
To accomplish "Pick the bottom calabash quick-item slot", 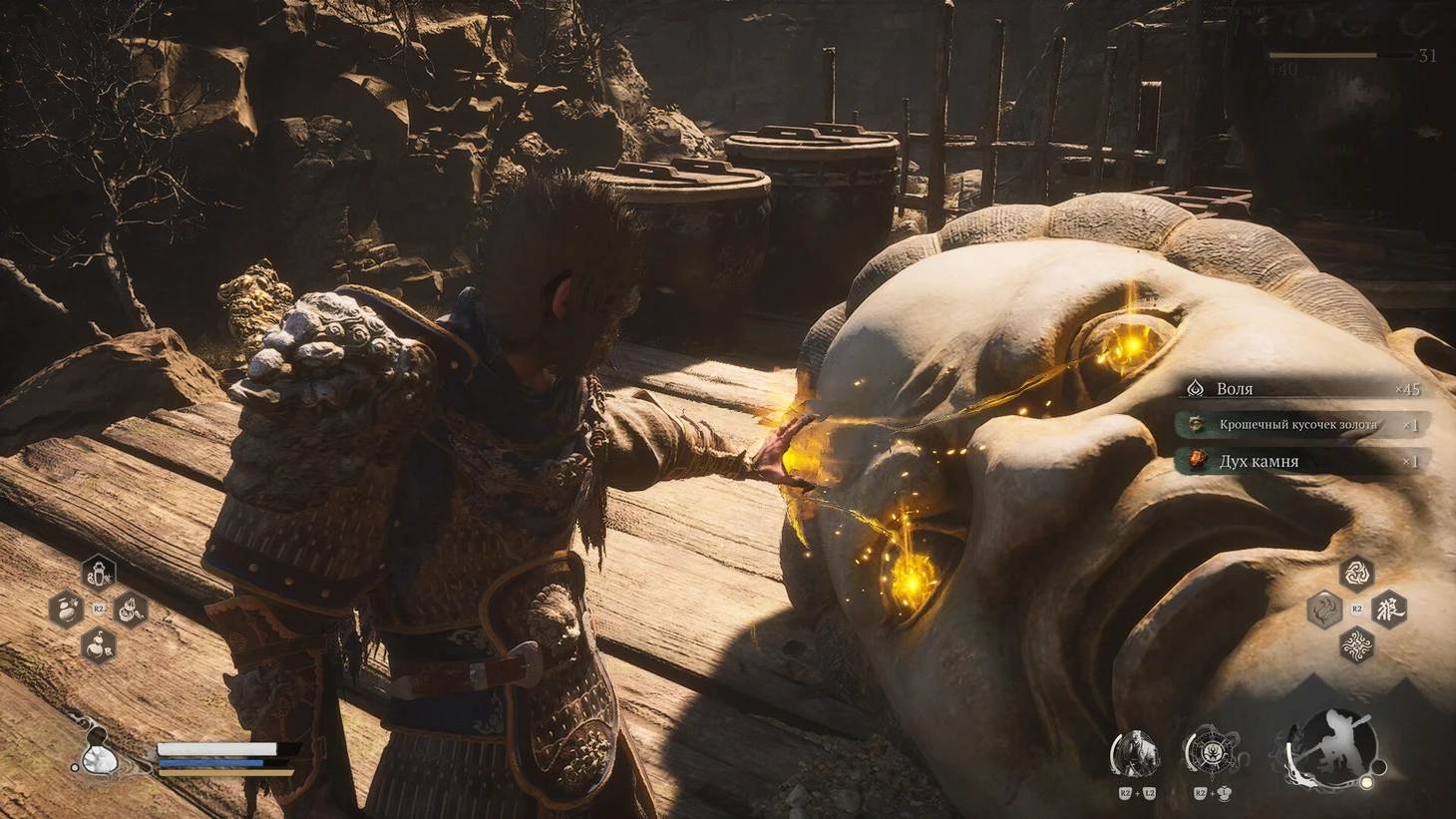I will pos(98,644).
